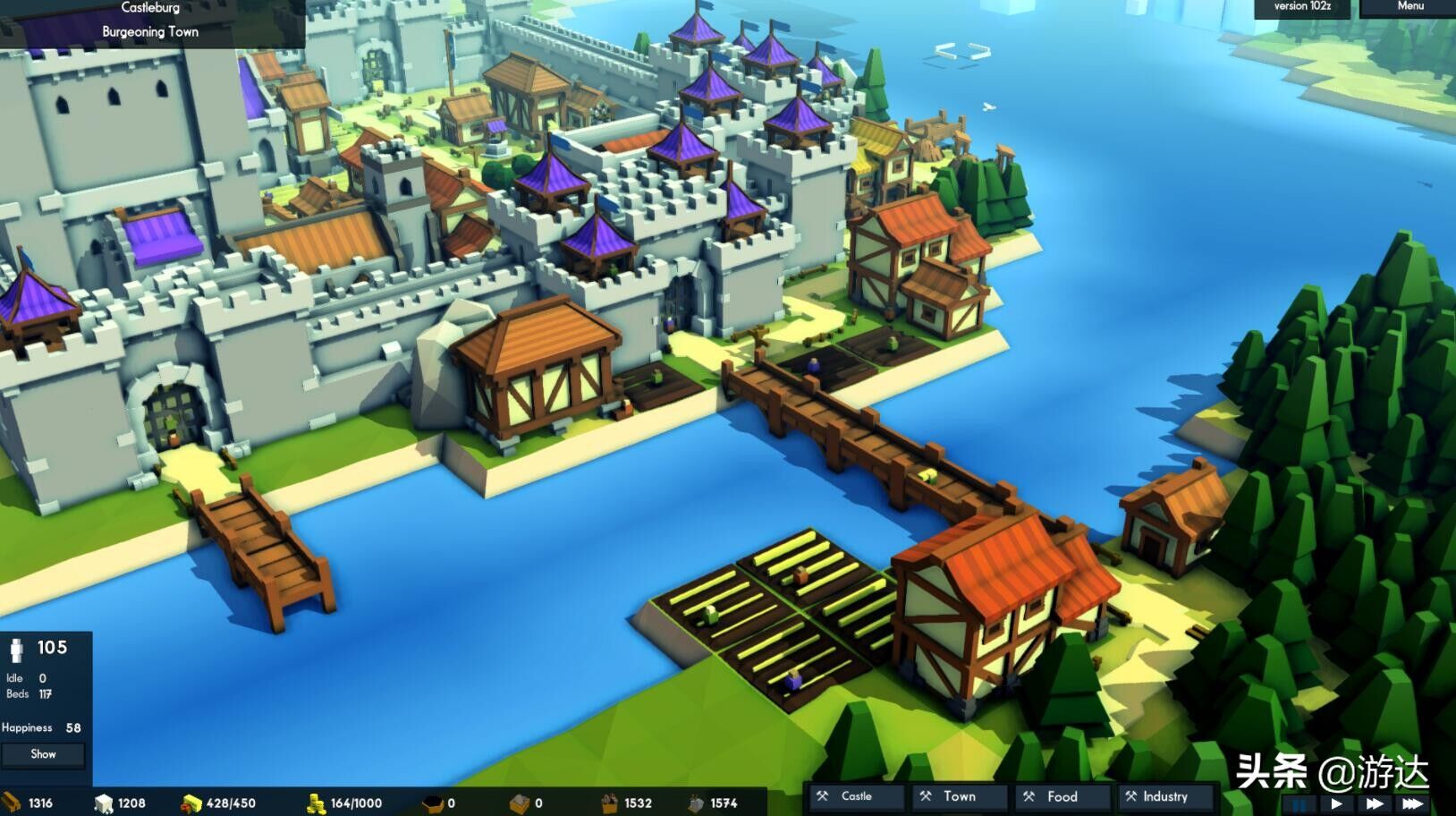Choose the Industry build category
This screenshot has width=1456, height=816.
pos(1165,795)
